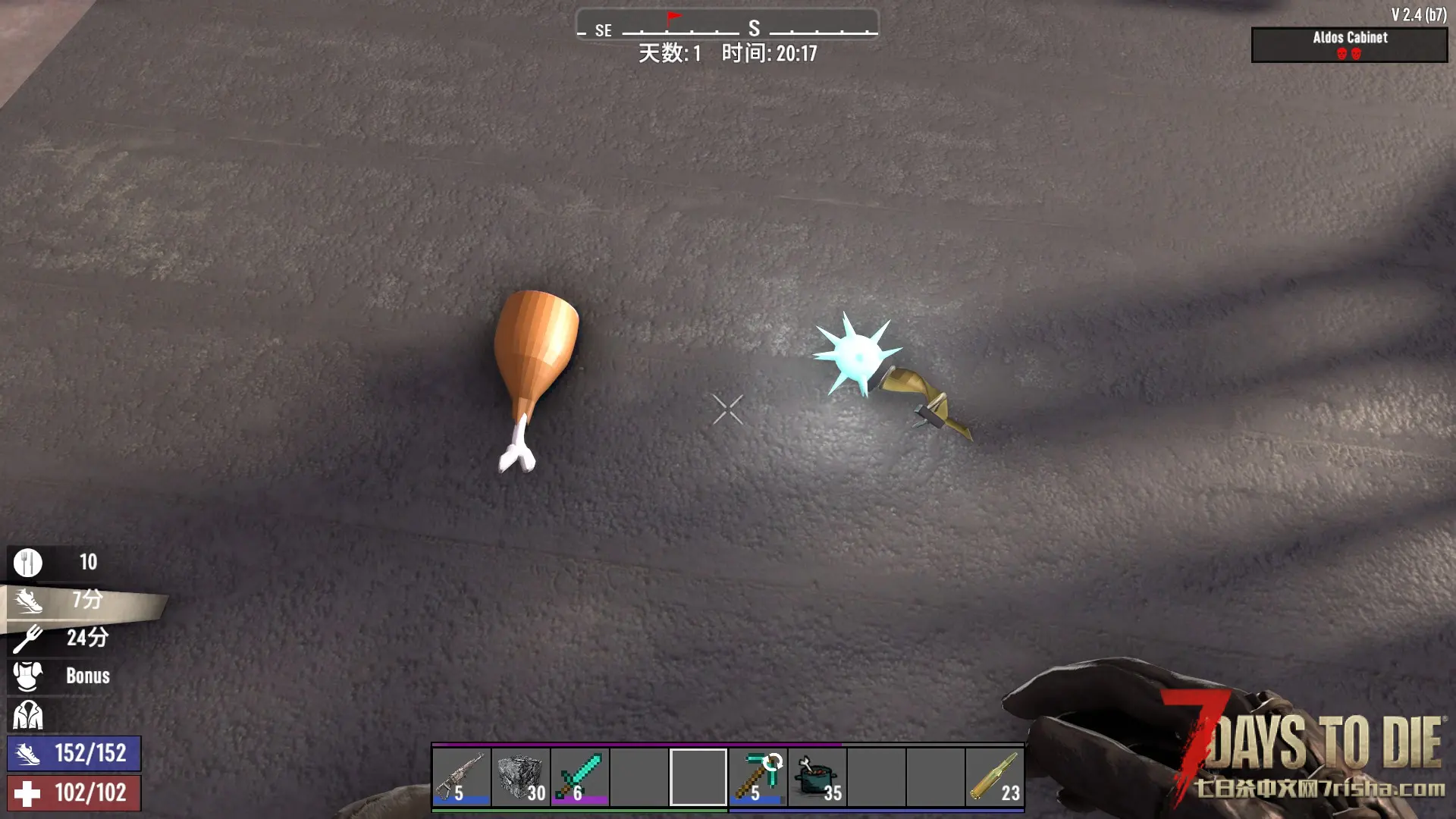
Task: Click the jacket clothing buff icon
Action: click(28, 714)
